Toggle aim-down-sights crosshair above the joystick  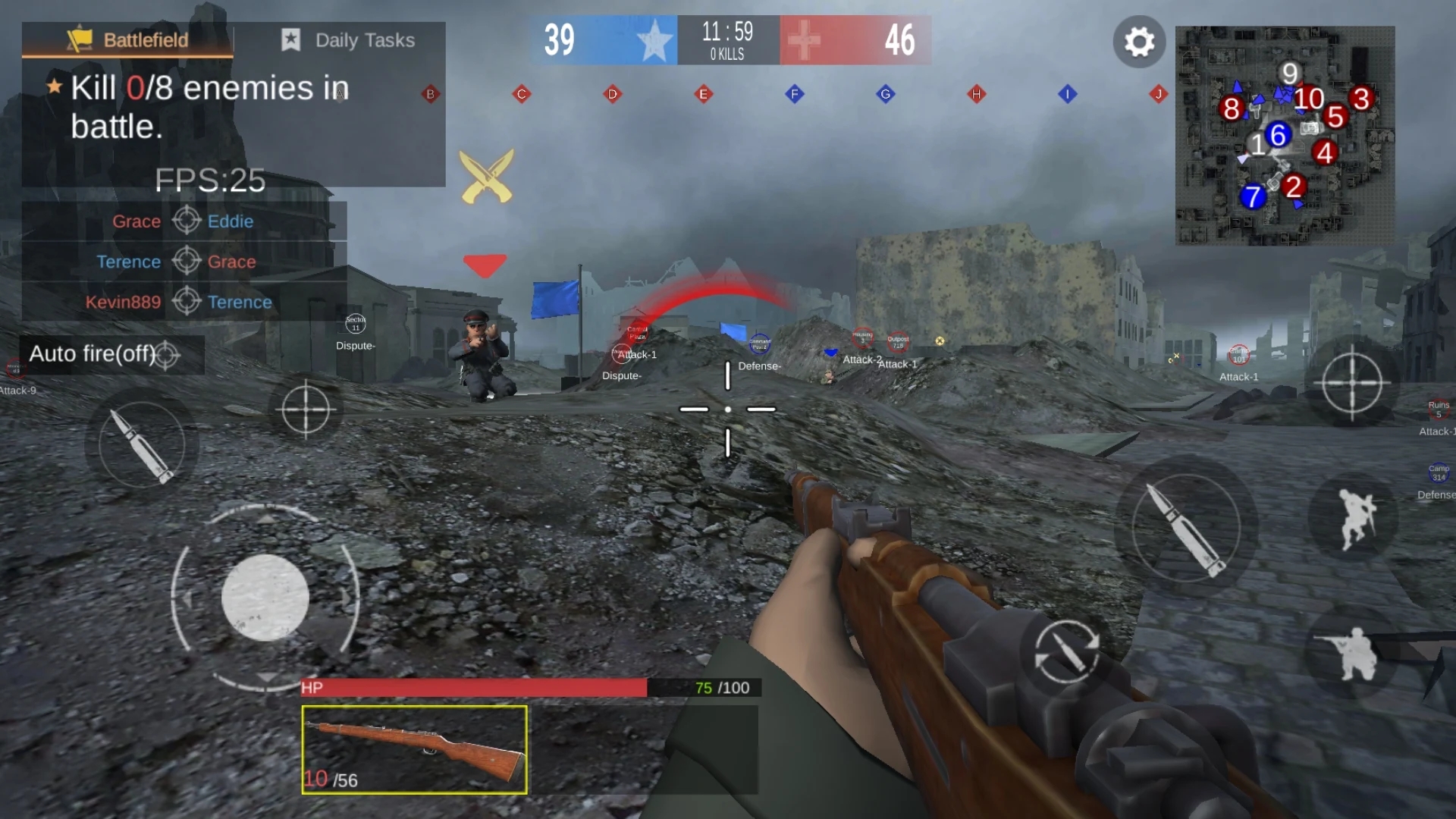306,408
